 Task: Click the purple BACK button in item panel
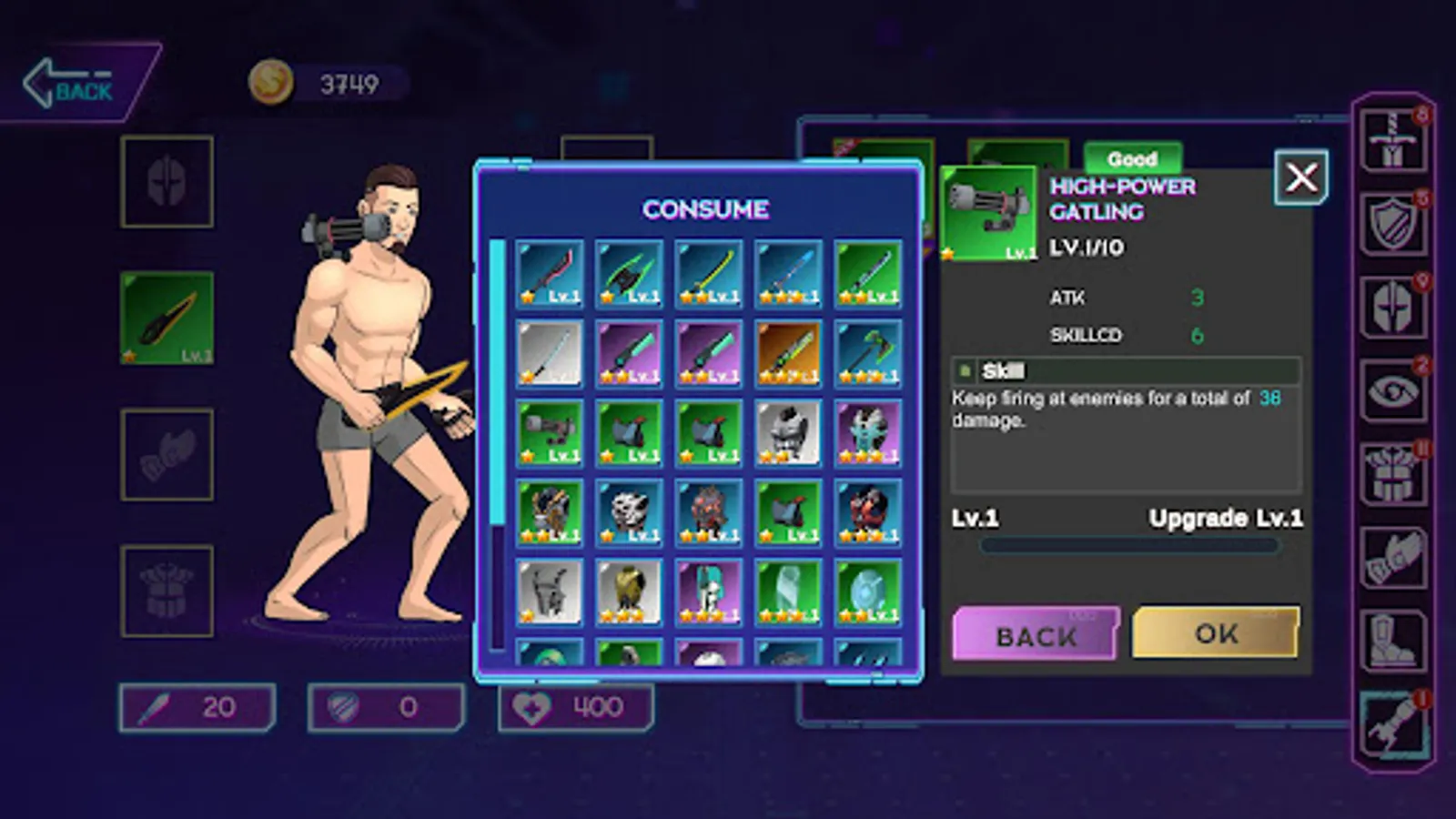coord(1036,634)
